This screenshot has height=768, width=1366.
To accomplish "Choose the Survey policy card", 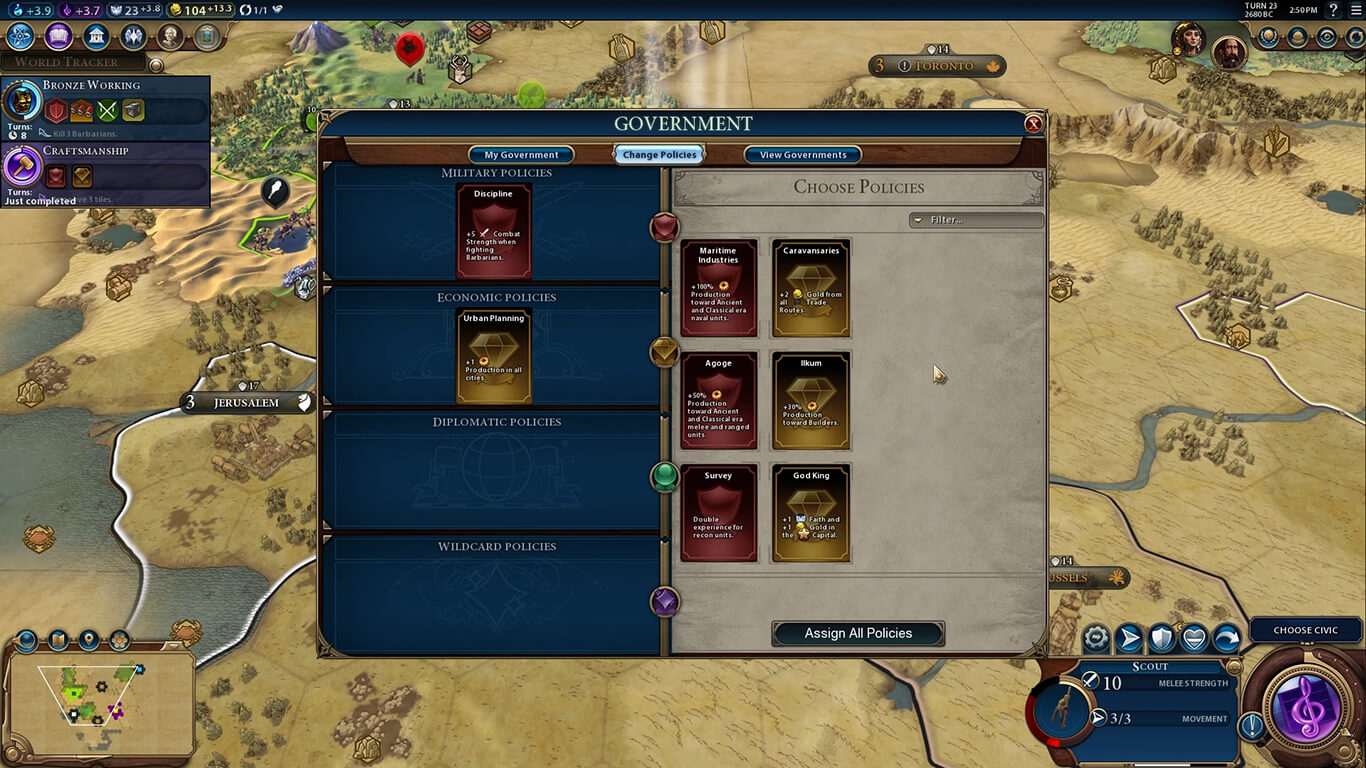I will pyautogui.click(x=718, y=512).
